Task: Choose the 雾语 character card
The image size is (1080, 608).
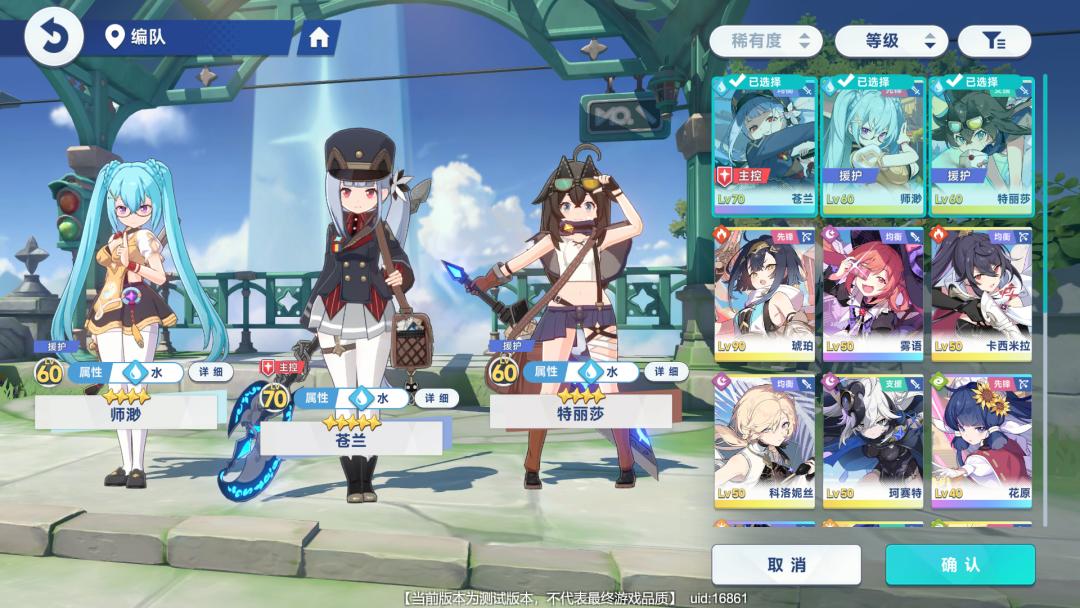Action: (873, 294)
